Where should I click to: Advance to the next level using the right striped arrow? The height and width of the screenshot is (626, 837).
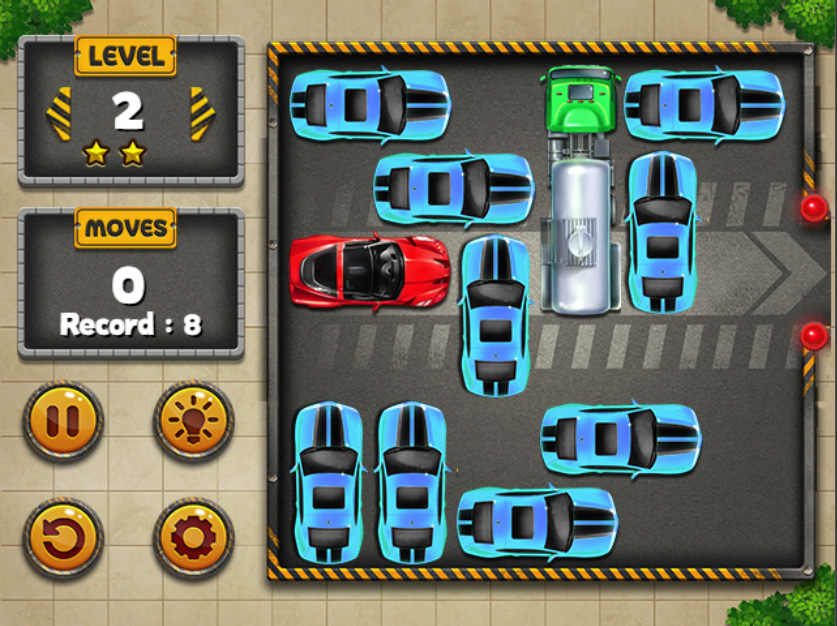coord(202,114)
